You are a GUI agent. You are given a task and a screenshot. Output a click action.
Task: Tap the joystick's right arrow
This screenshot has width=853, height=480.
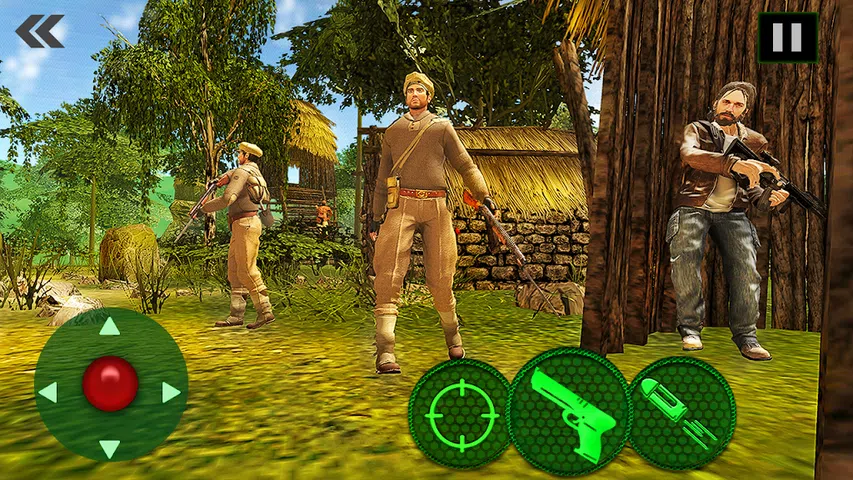tap(171, 391)
